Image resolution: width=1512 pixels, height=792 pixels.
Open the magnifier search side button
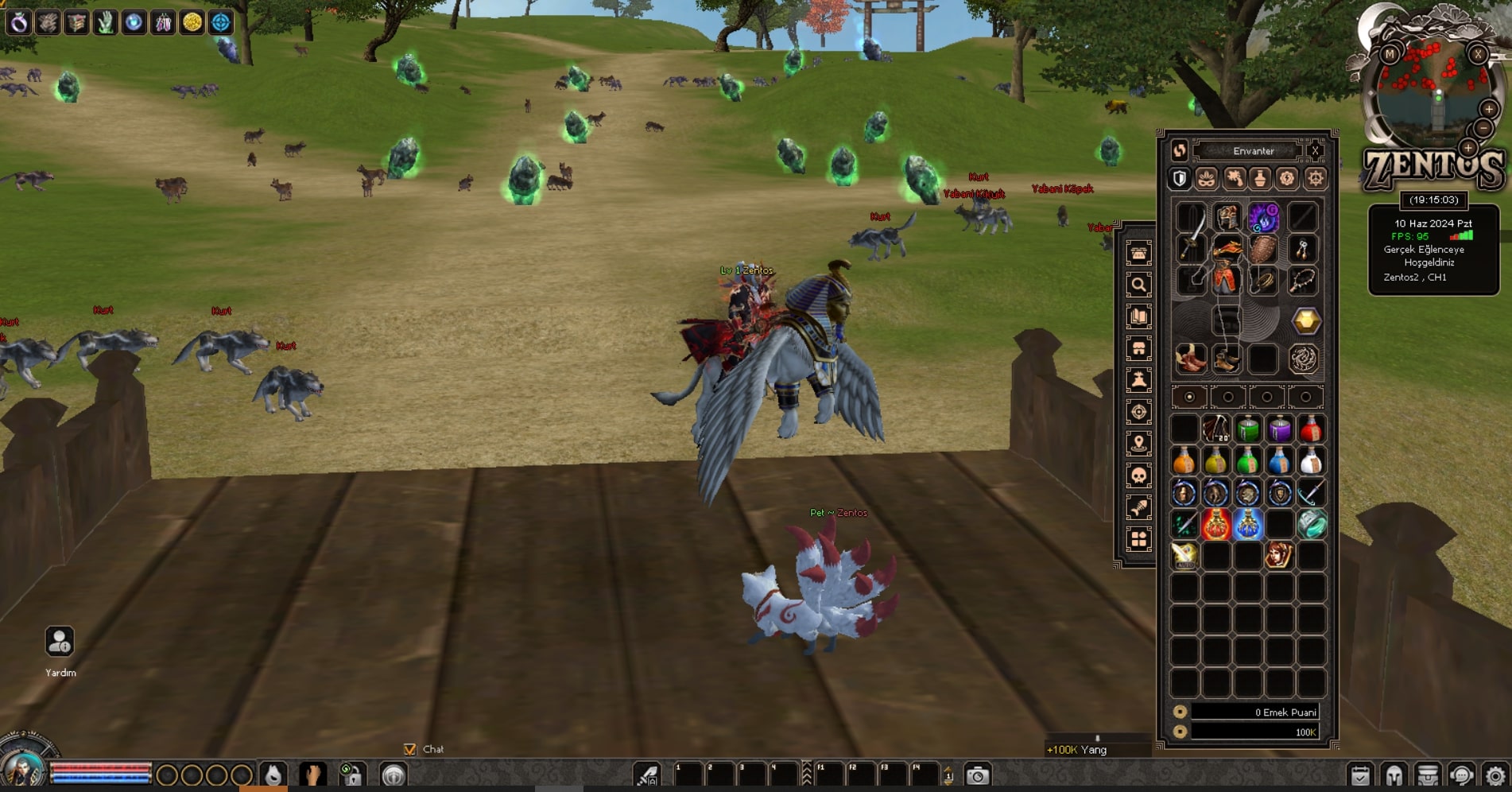[x=1138, y=285]
